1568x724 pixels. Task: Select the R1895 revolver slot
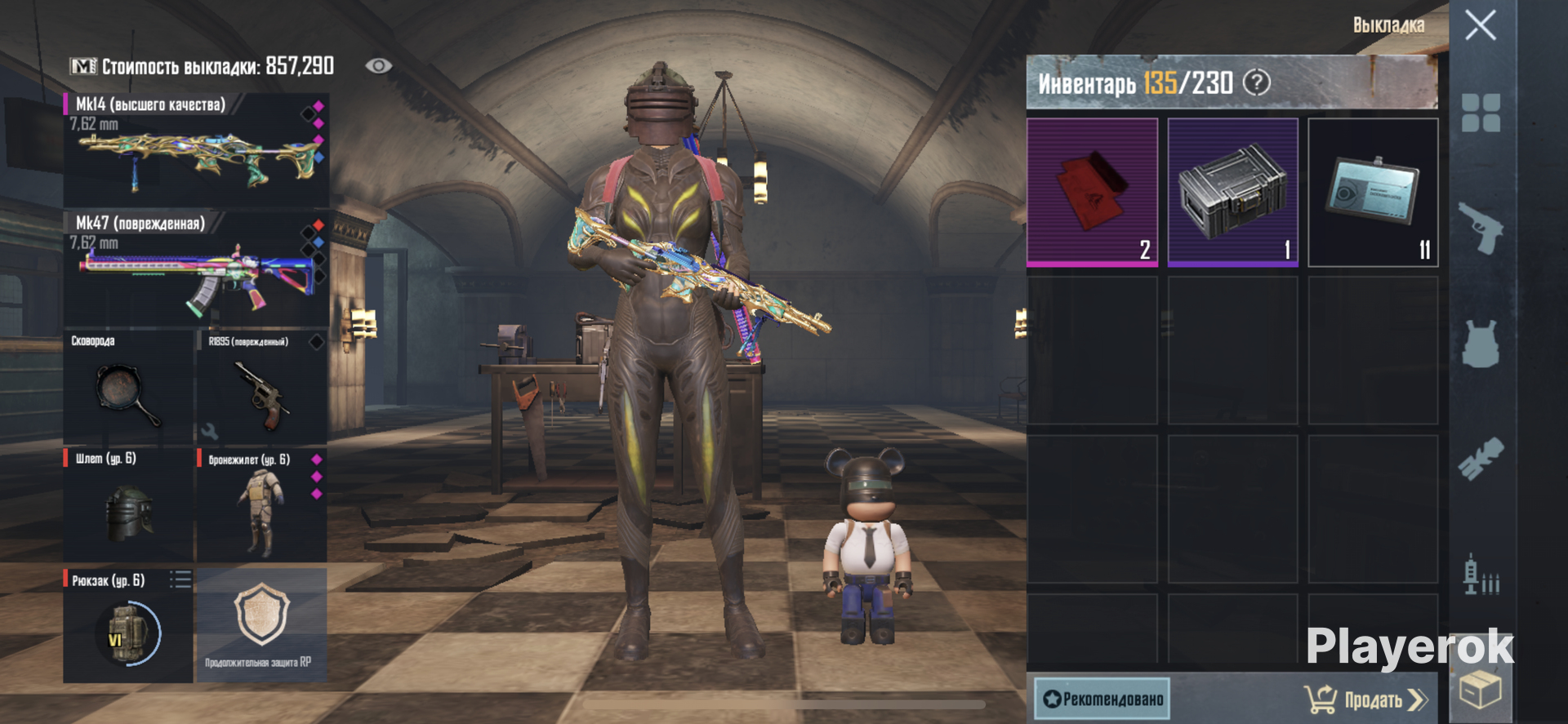tap(261, 386)
